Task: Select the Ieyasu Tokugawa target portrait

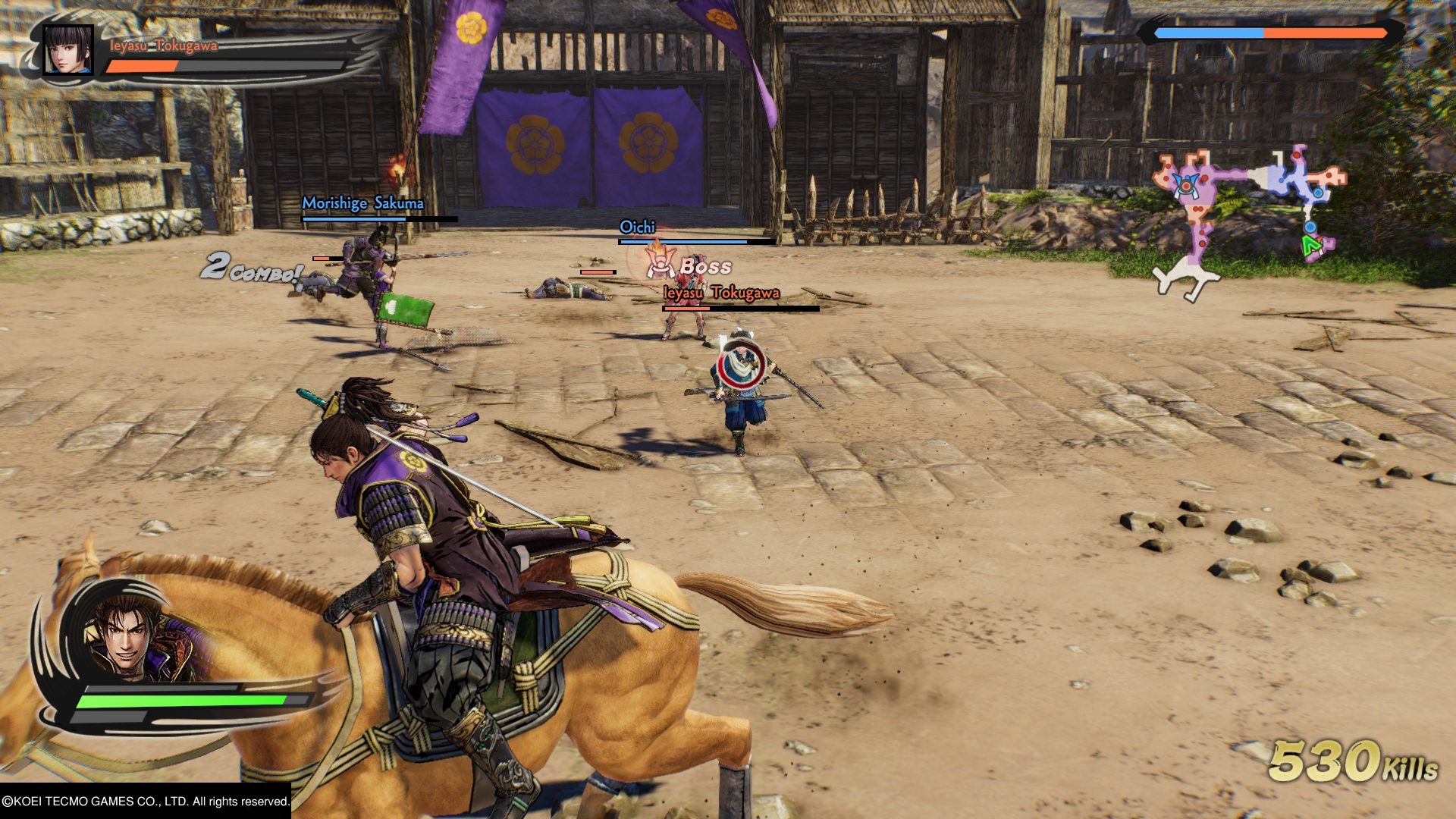Action: pyautogui.click(x=68, y=50)
